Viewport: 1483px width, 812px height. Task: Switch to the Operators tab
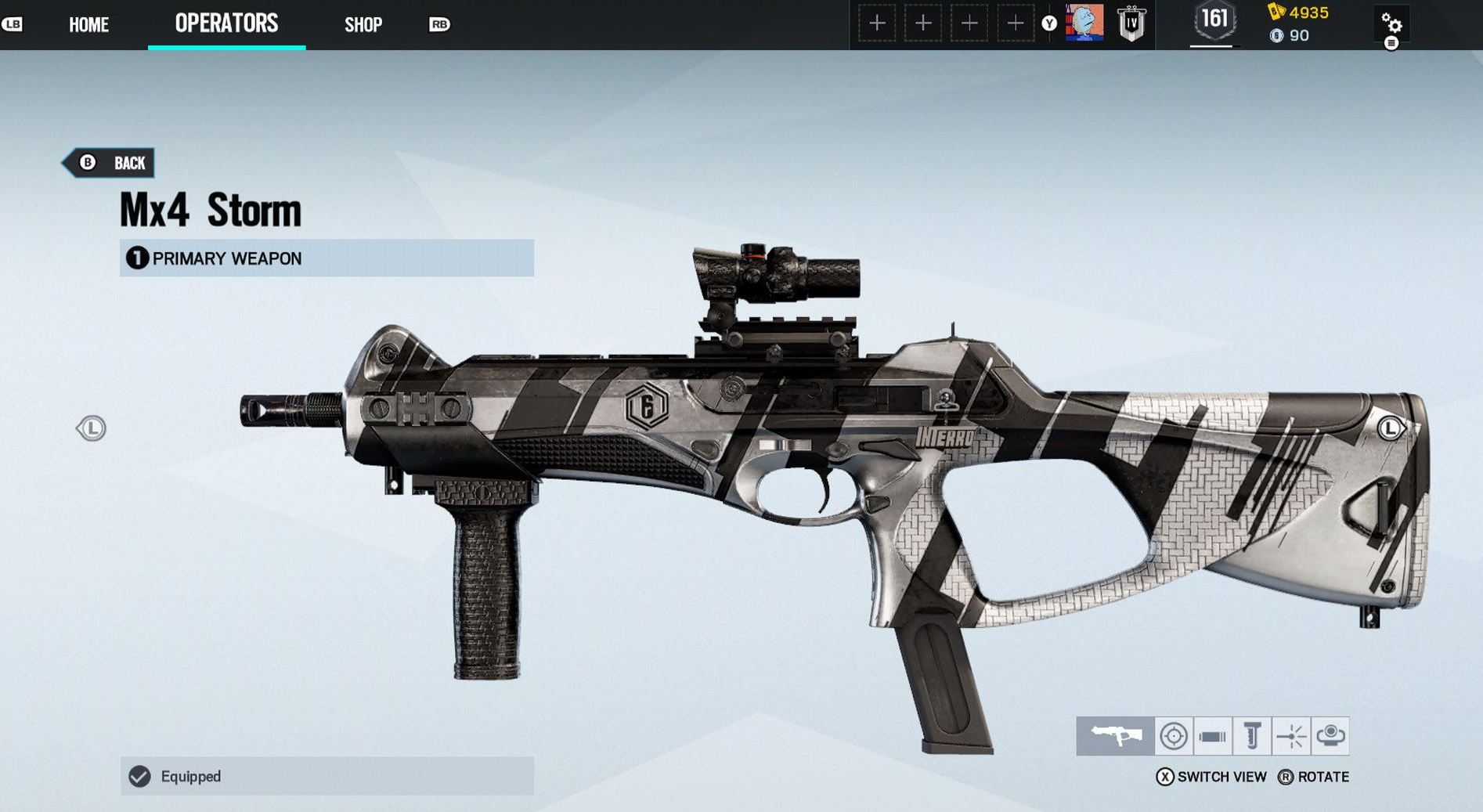[226, 24]
